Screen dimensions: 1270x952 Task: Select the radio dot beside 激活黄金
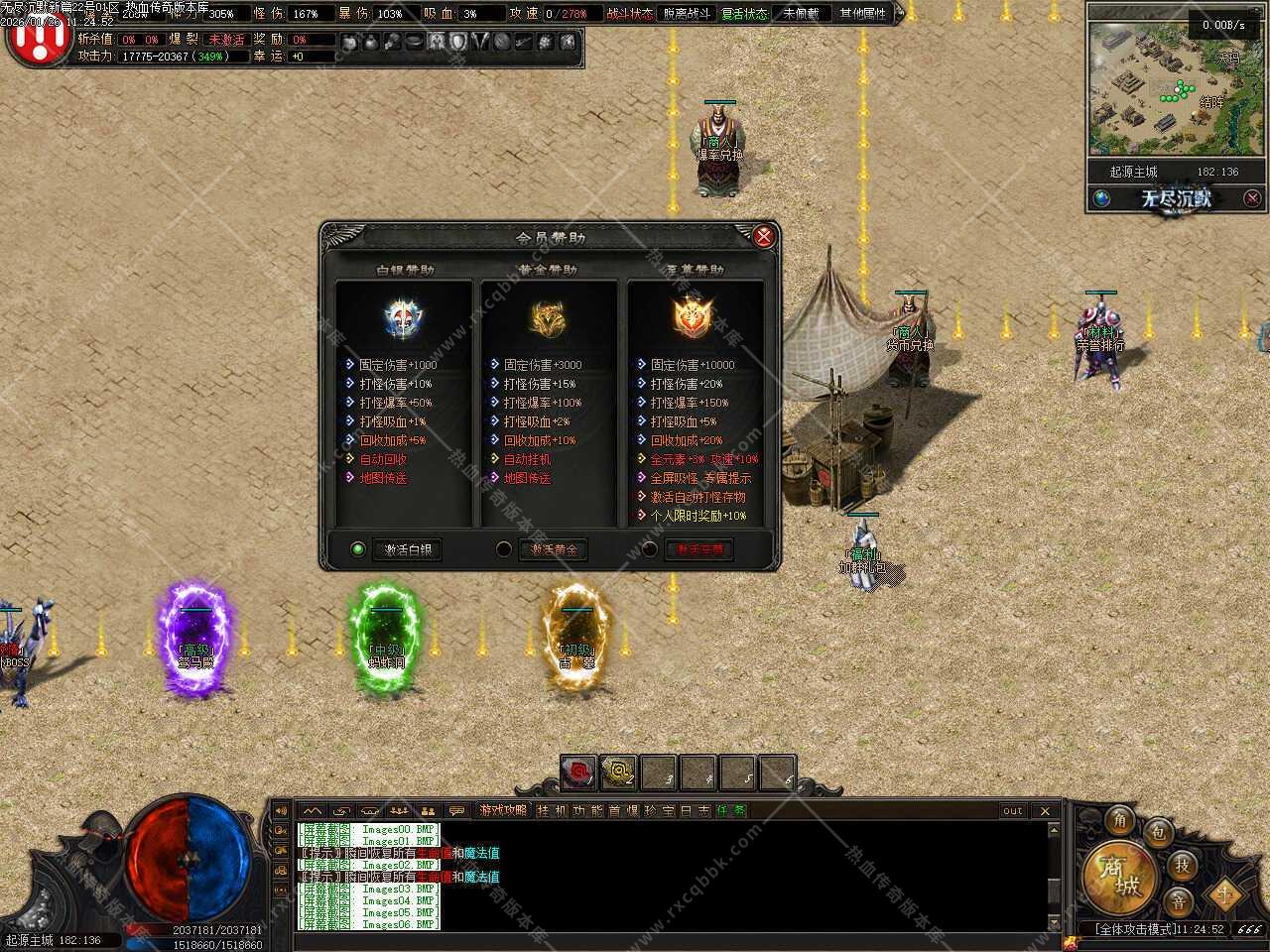[x=504, y=549]
